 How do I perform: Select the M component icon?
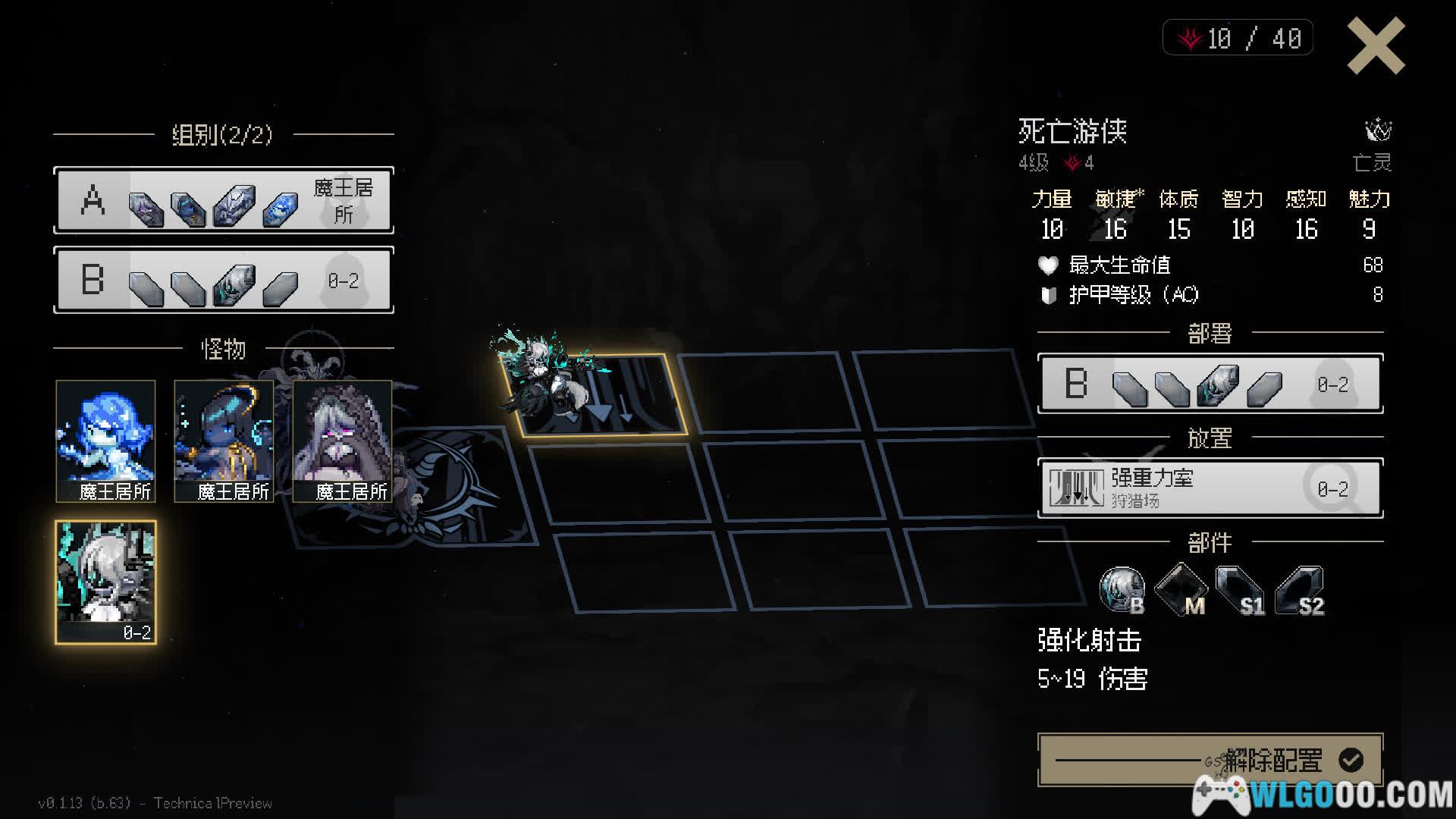(x=1180, y=590)
